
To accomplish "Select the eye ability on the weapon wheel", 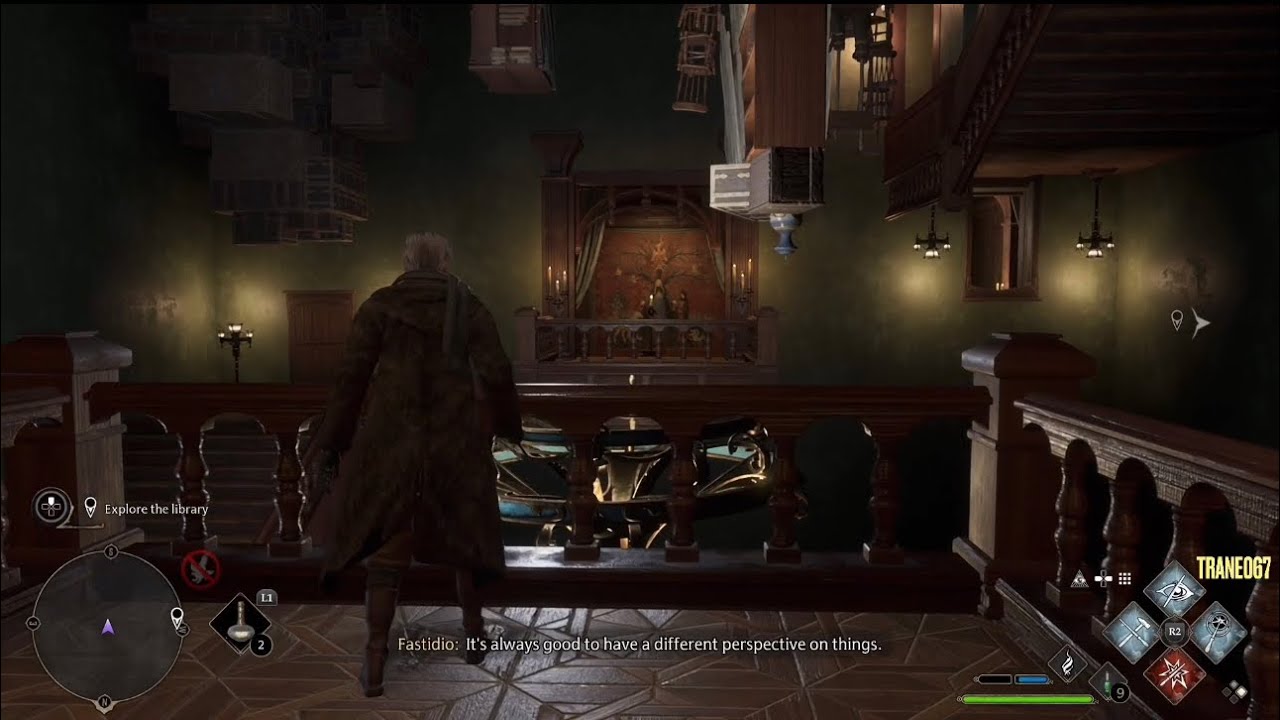I will [x=1175, y=589].
